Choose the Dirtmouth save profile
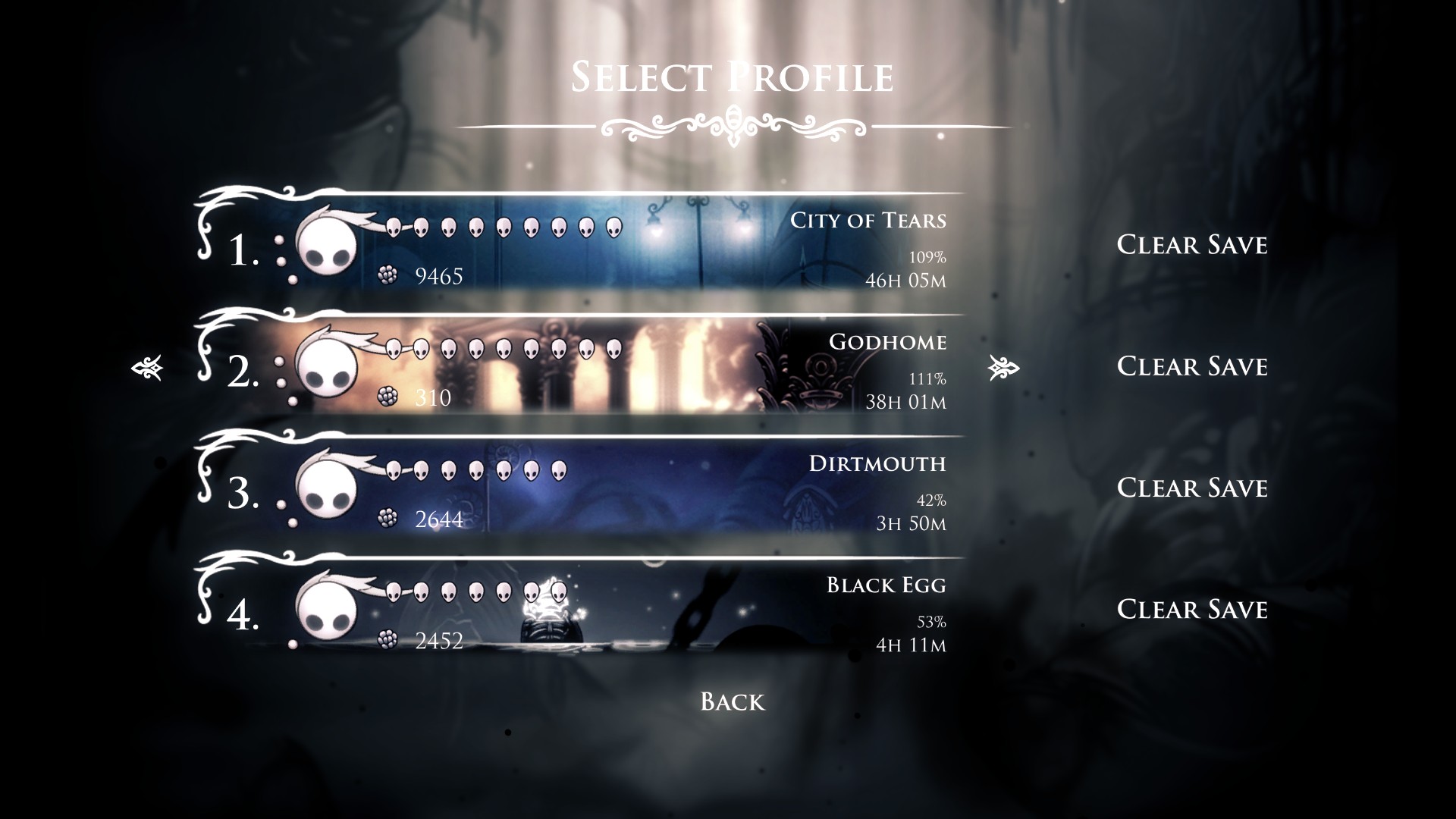Screen dimensions: 1456x819 point(576,489)
